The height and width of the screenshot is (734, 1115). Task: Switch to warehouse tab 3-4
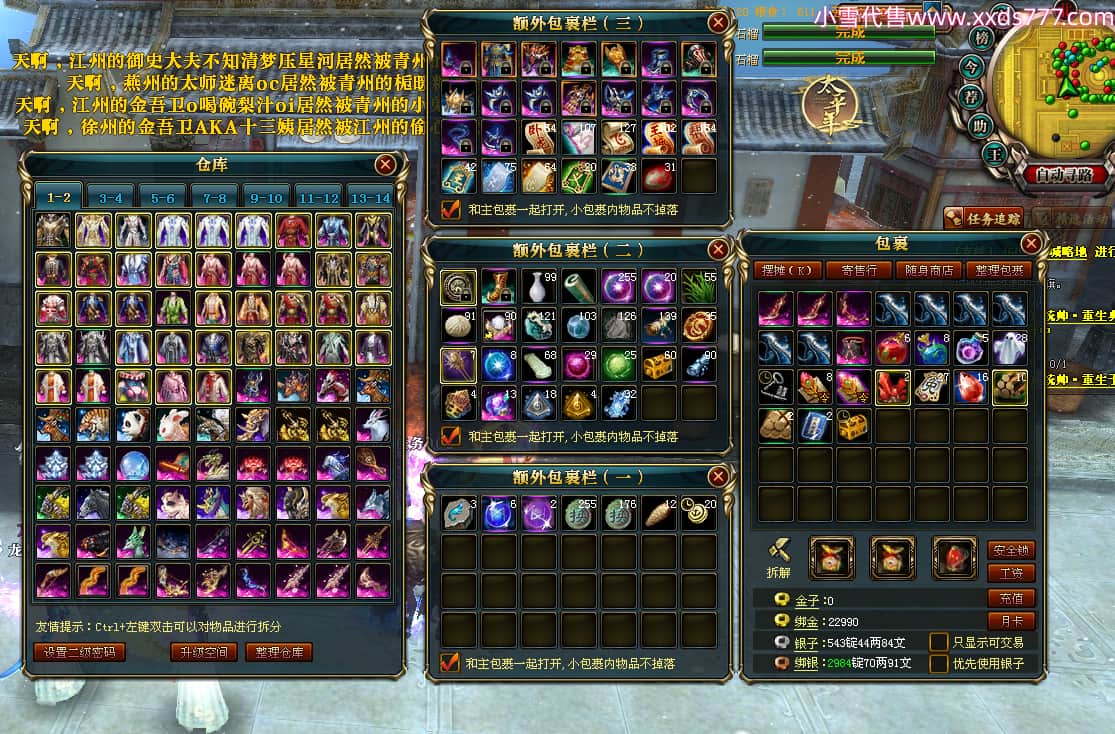tap(111, 198)
